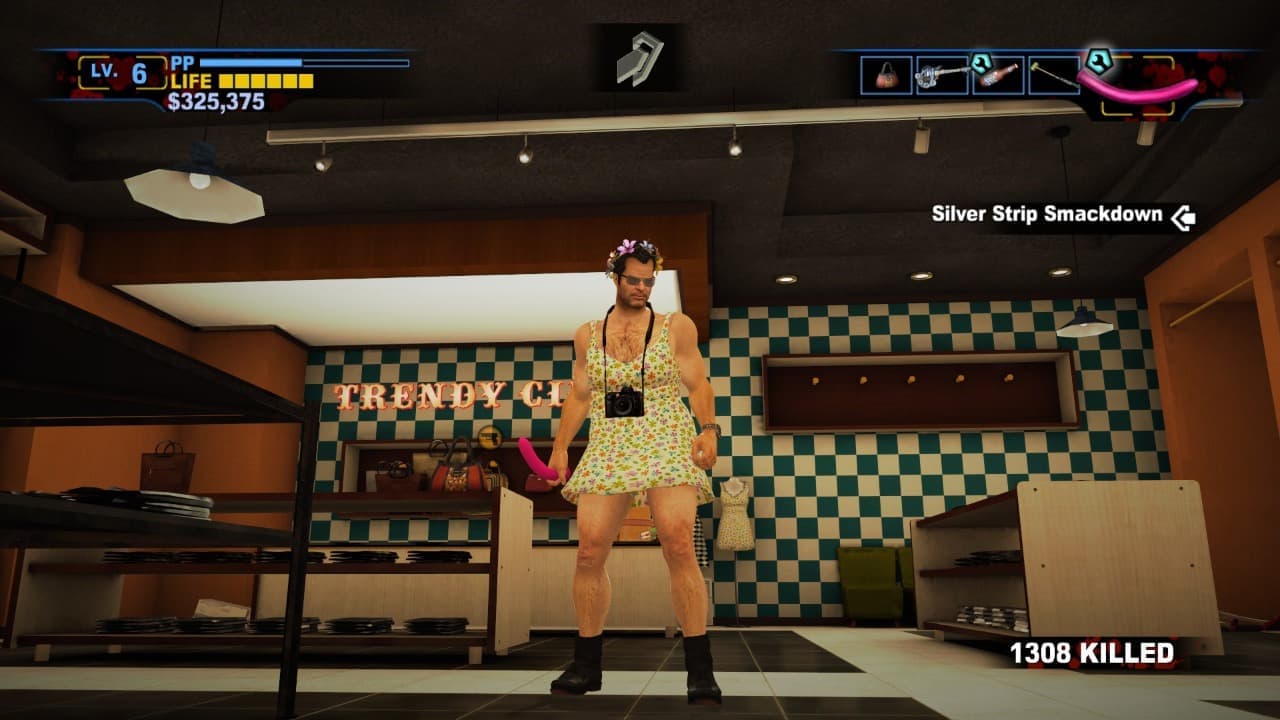Select the spiked mace weapon slot
The width and height of the screenshot is (1280, 720).
pyautogui.click(x=942, y=75)
